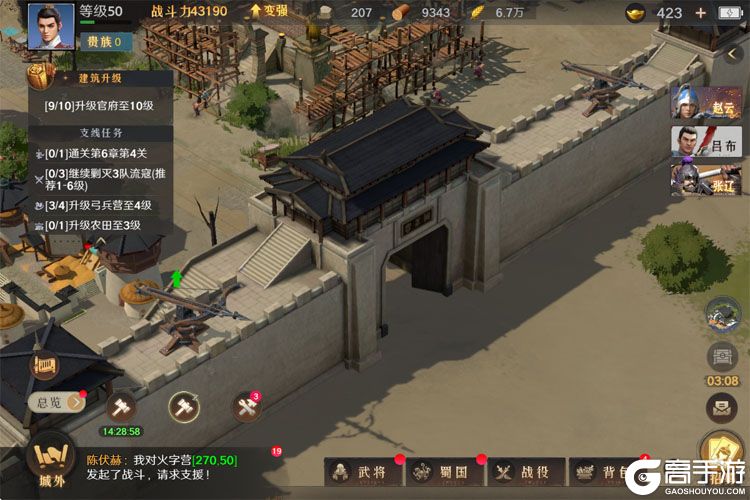Open quest 升级官府至10级
The width and height of the screenshot is (750, 500).
(x=100, y=105)
